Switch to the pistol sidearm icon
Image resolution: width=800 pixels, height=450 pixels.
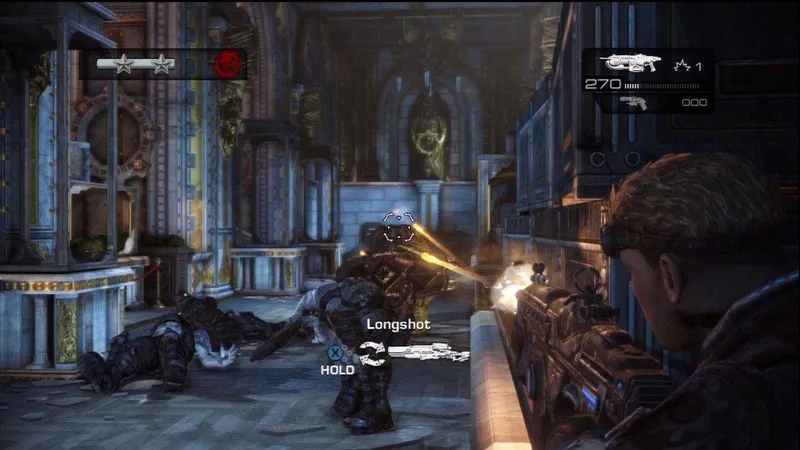(x=634, y=101)
